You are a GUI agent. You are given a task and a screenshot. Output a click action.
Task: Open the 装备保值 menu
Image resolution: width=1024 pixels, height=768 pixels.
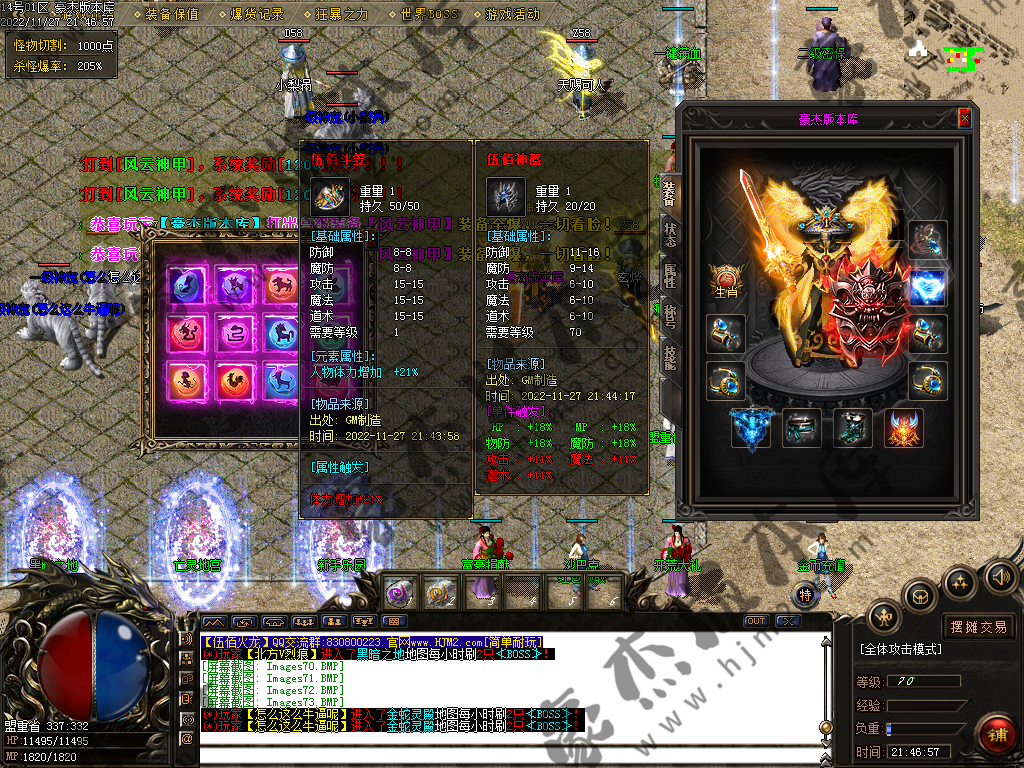coord(172,14)
